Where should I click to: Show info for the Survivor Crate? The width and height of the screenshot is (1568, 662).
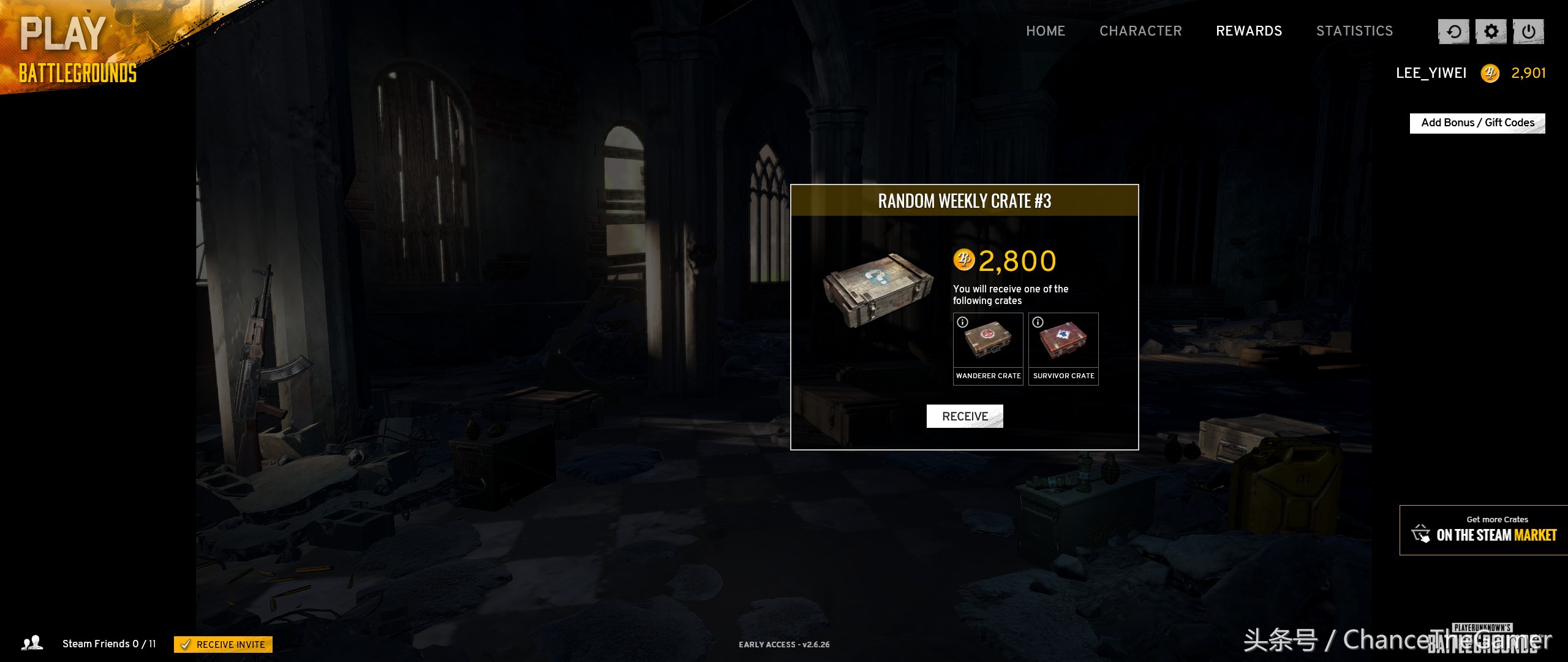point(1038,322)
